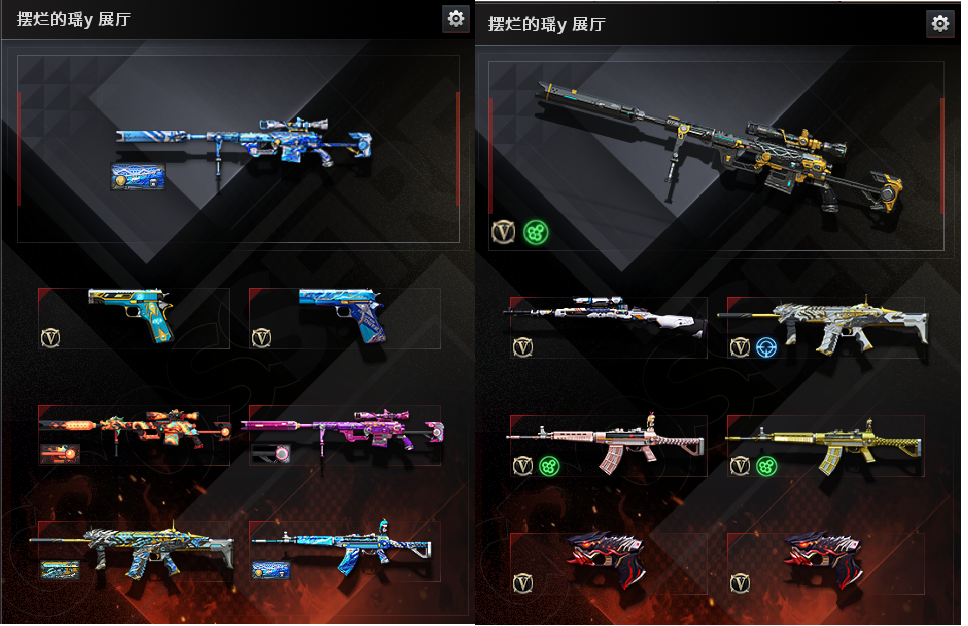The width and height of the screenshot is (968, 626).
Task: Open settings gear above the black-gold sniper showcase
Action: (939, 24)
